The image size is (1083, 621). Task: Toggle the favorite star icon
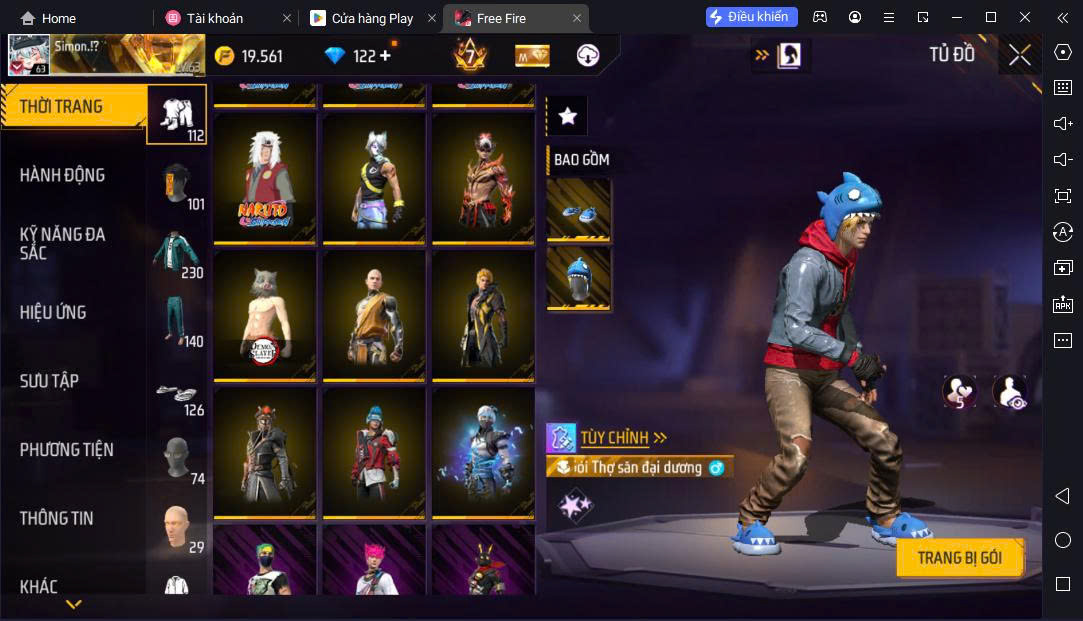[567, 117]
